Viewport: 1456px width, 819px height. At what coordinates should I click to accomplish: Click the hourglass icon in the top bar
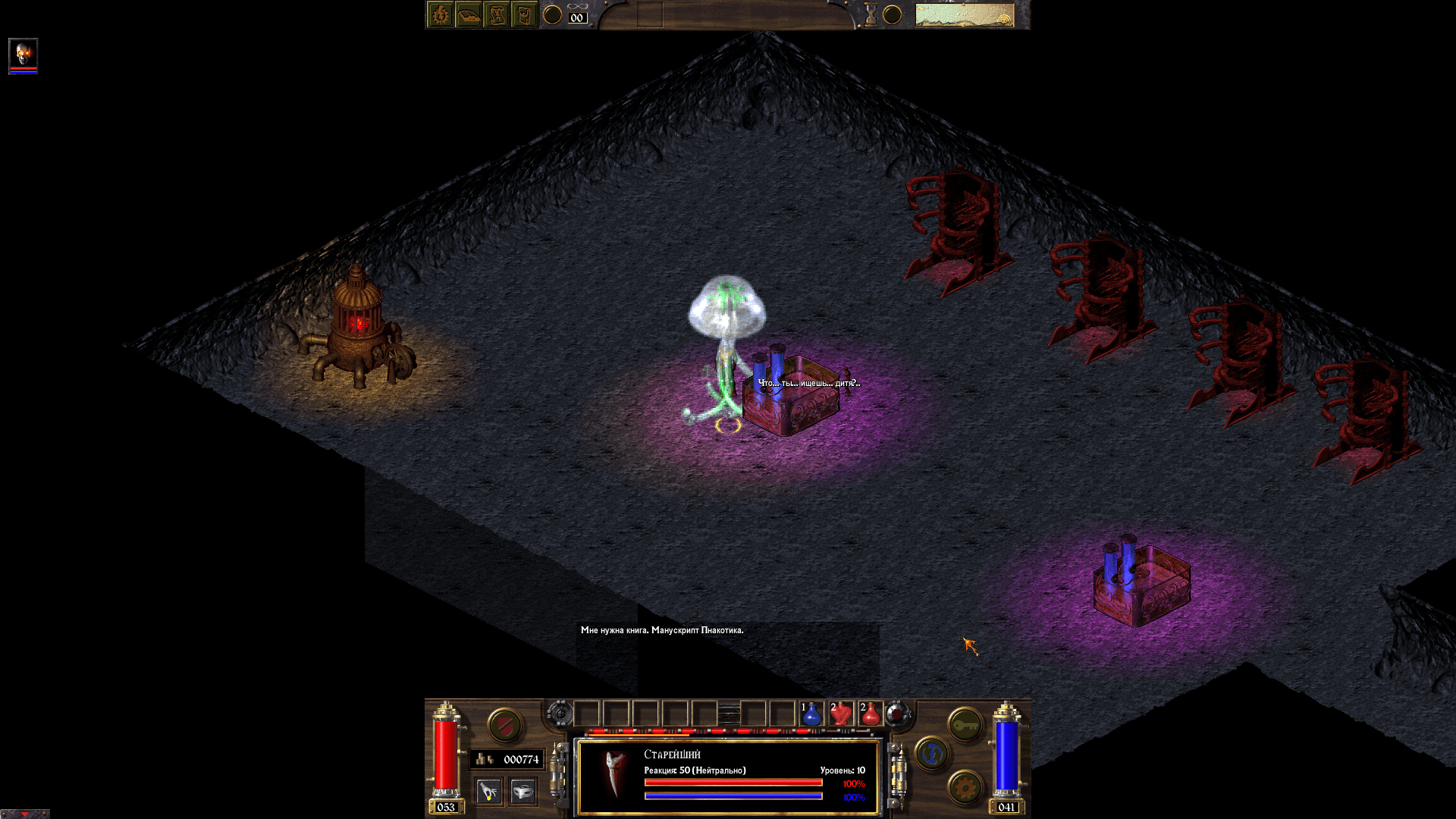pyautogui.click(x=871, y=14)
